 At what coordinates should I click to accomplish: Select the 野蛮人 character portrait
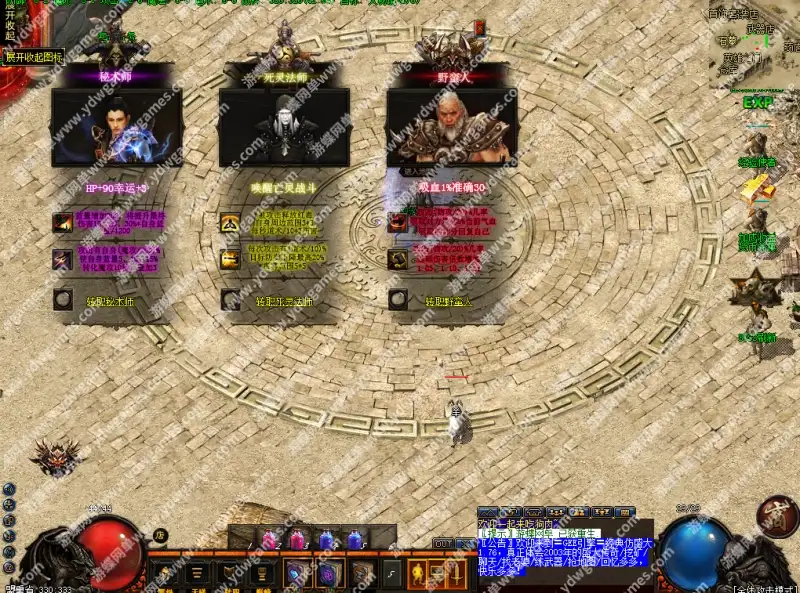(x=452, y=129)
